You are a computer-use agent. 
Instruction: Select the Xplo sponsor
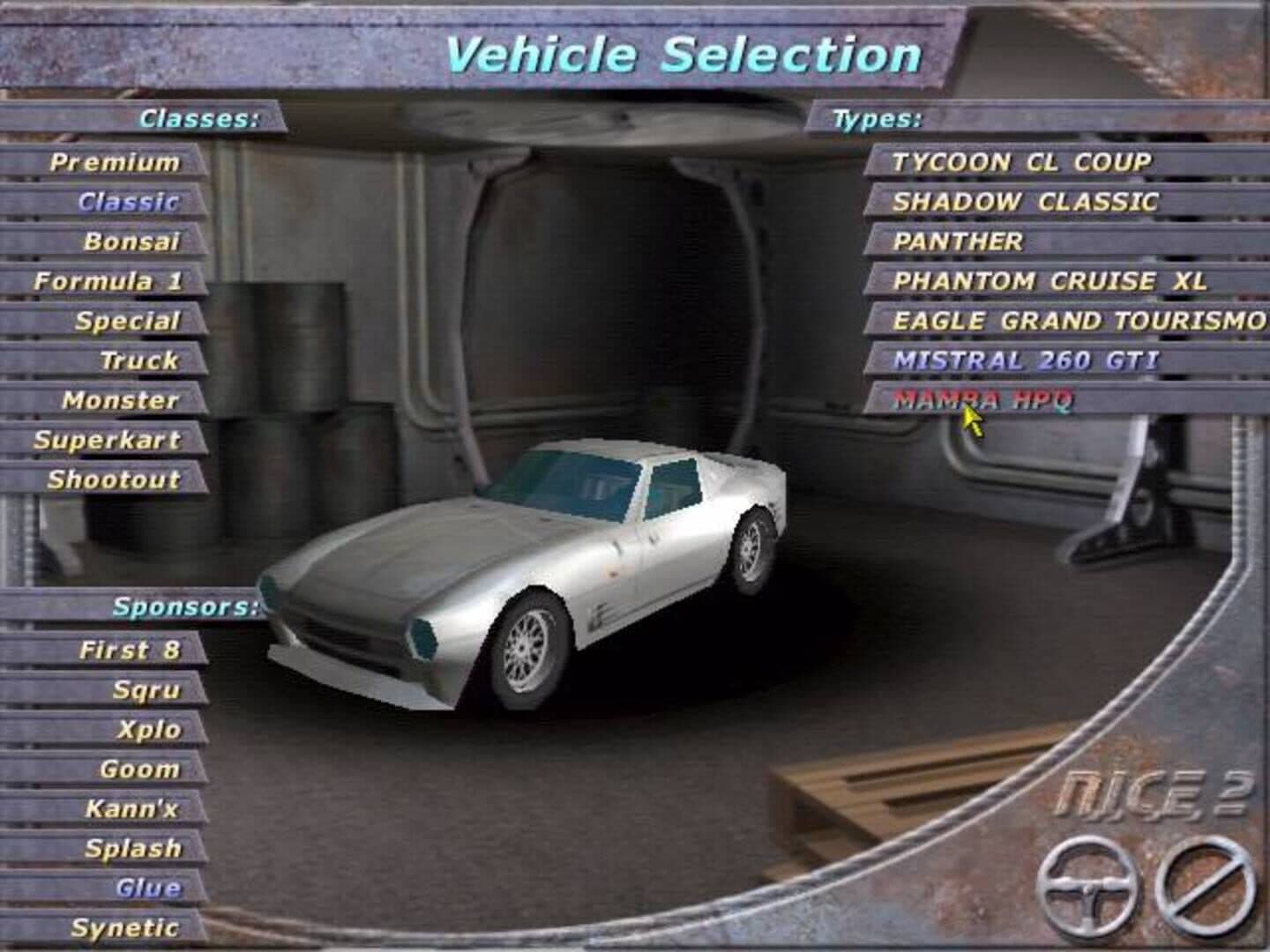pos(149,730)
